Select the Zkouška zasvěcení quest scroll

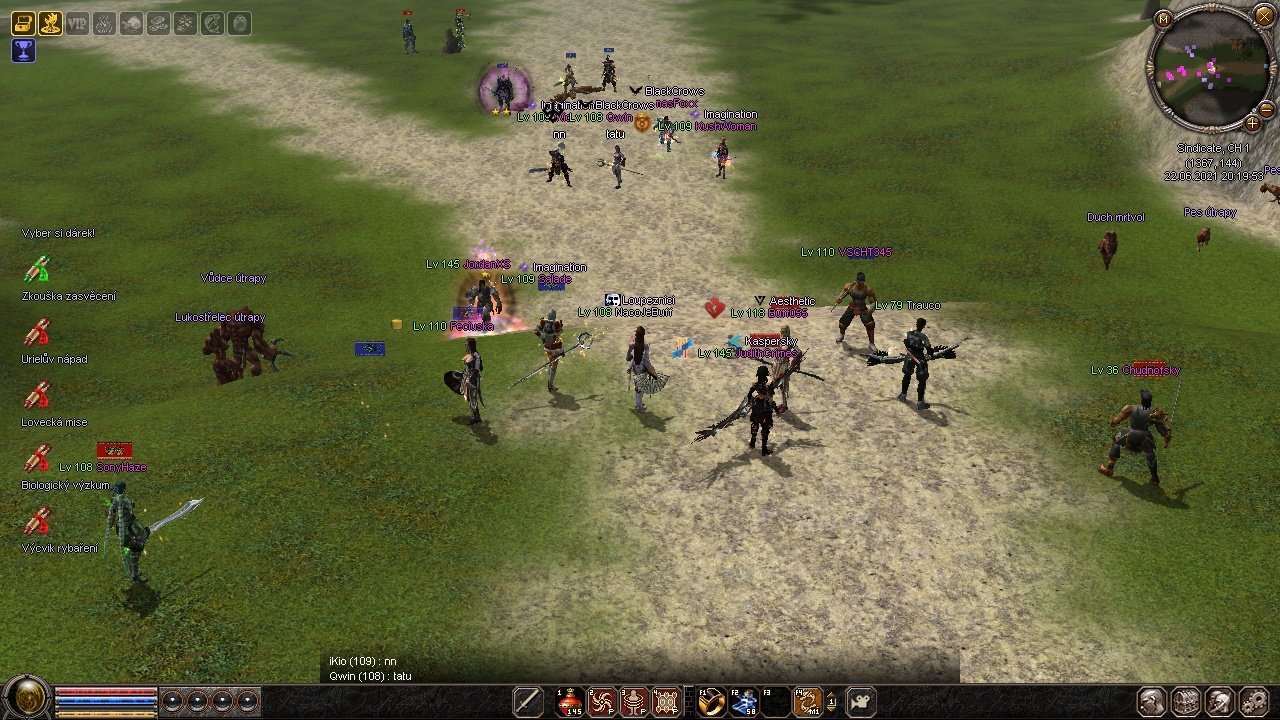[x=37, y=269]
